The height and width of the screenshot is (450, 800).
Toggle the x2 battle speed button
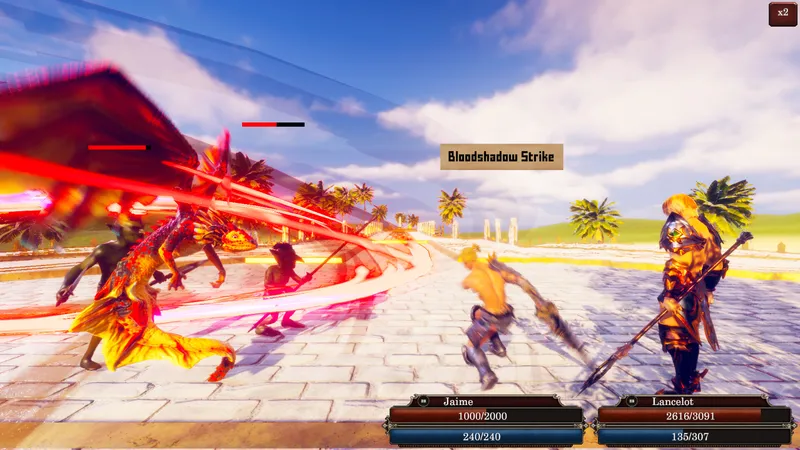[x=782, y=15]
